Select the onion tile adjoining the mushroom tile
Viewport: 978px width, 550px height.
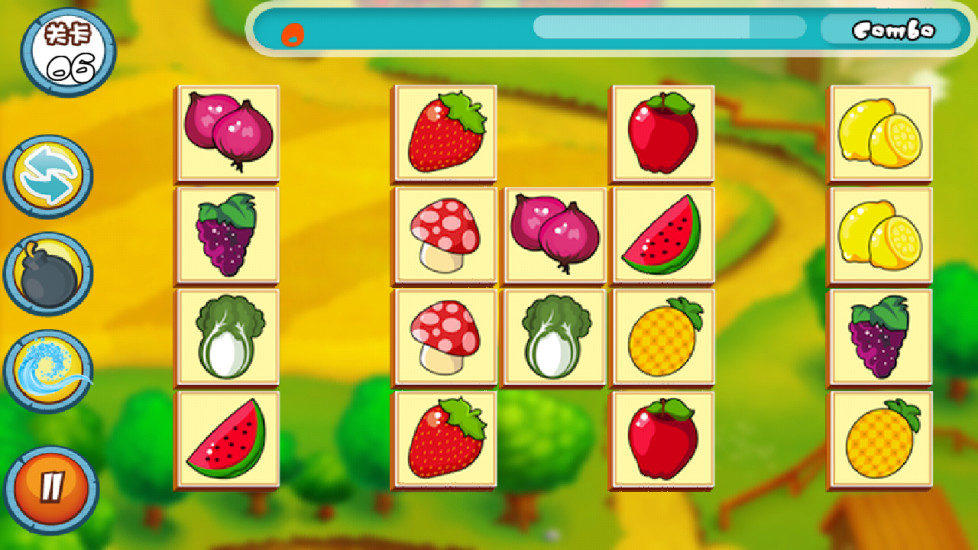(555, 235)
